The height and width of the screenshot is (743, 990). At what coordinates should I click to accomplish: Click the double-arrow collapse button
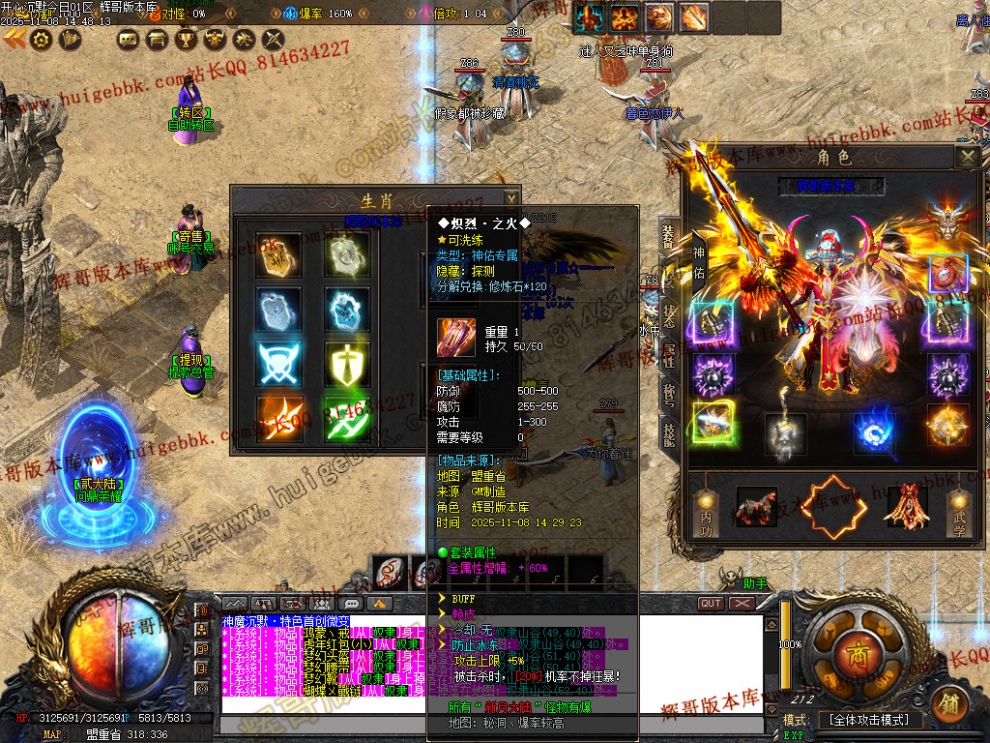click(x=14, y=39)
